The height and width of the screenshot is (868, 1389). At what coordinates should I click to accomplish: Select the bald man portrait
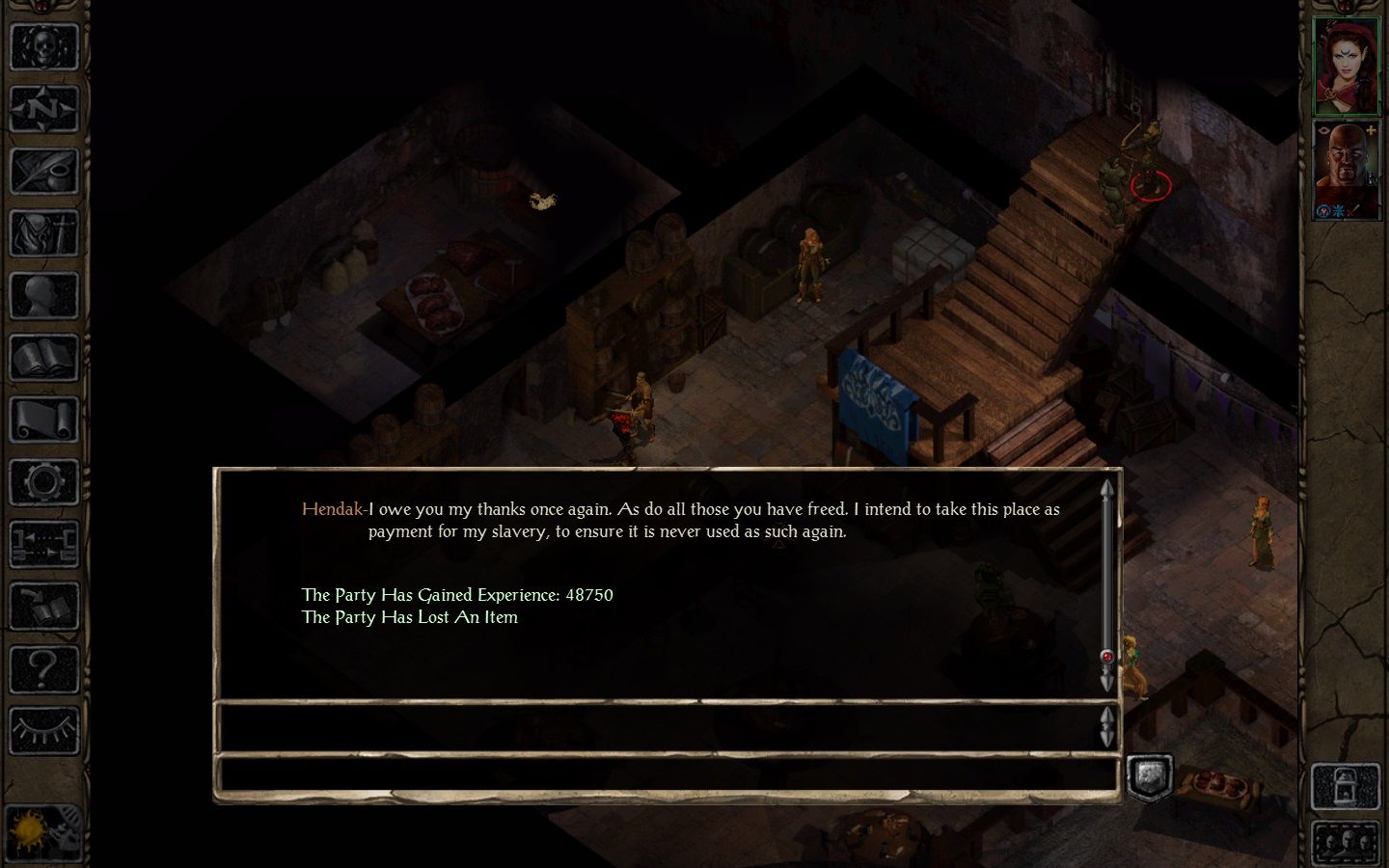coord(1346,169)
